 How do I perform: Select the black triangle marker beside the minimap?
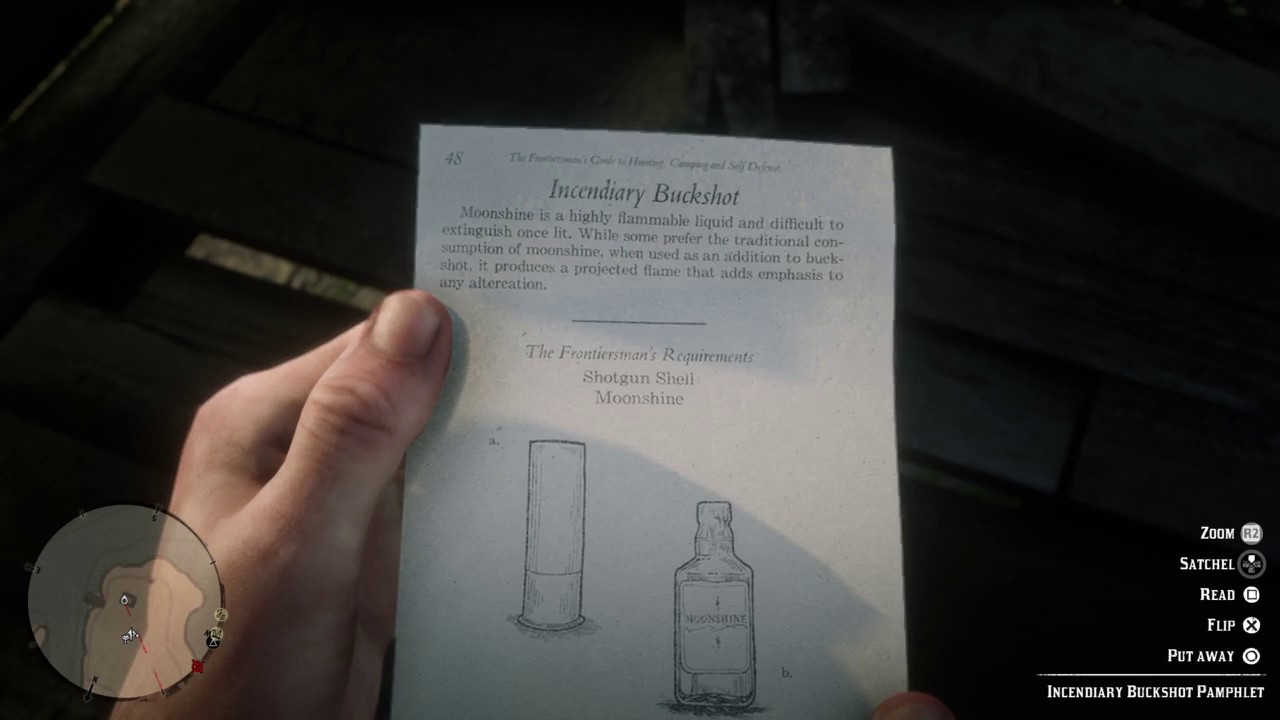[x=212, y=643]
